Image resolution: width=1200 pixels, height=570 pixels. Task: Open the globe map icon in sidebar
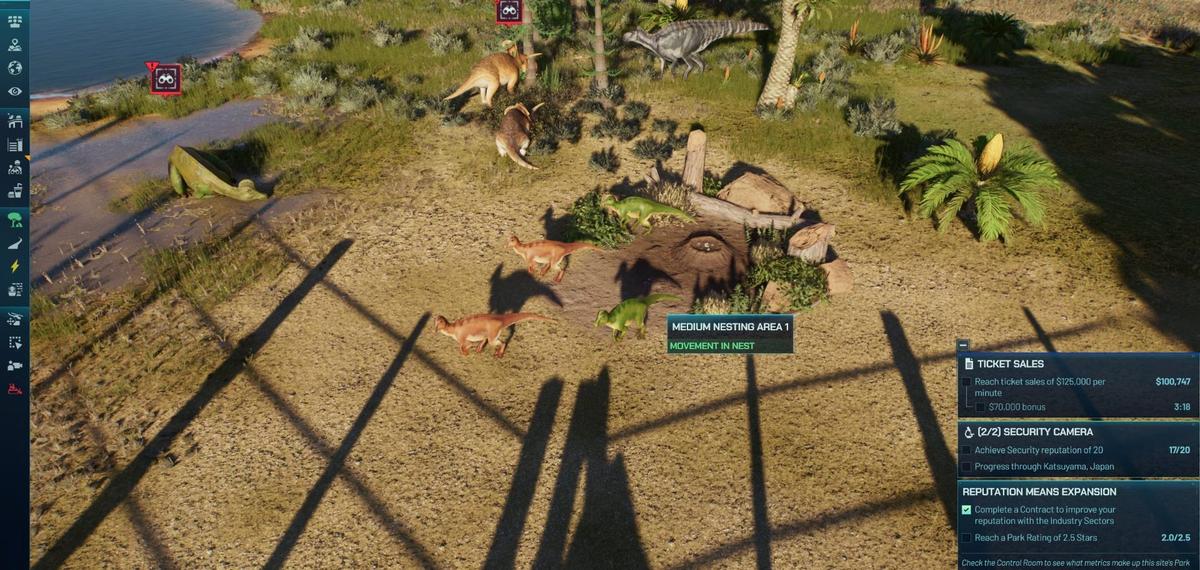[15, 68]
